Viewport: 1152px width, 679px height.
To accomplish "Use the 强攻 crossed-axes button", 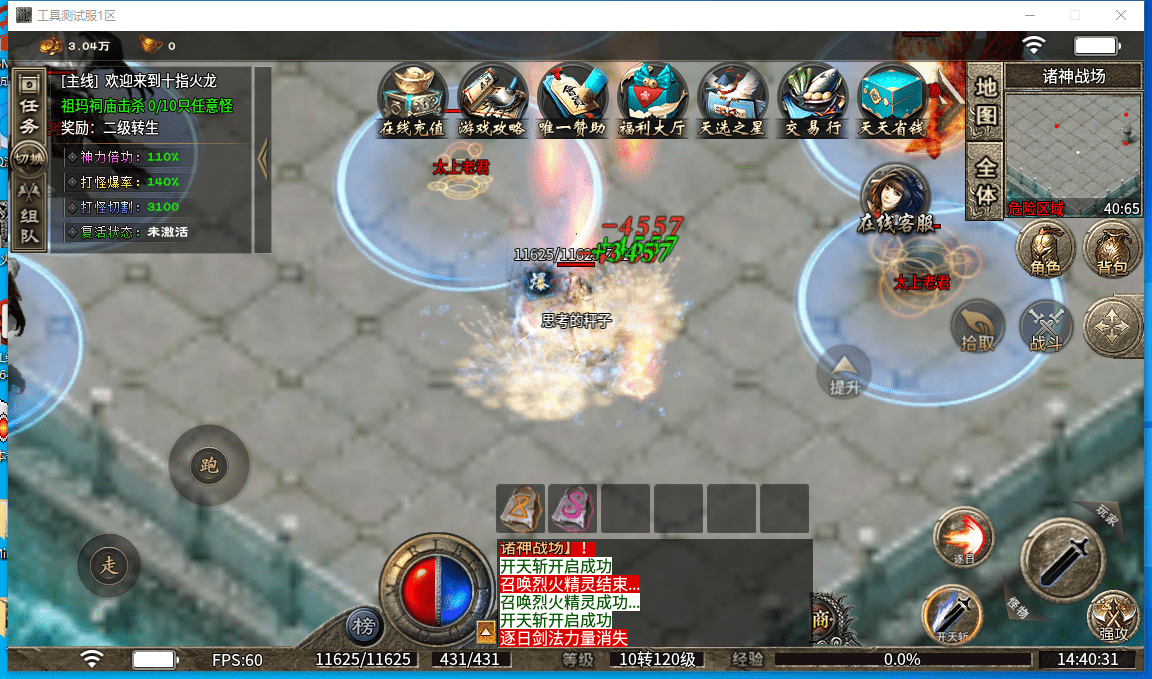I will (1113, 614).
